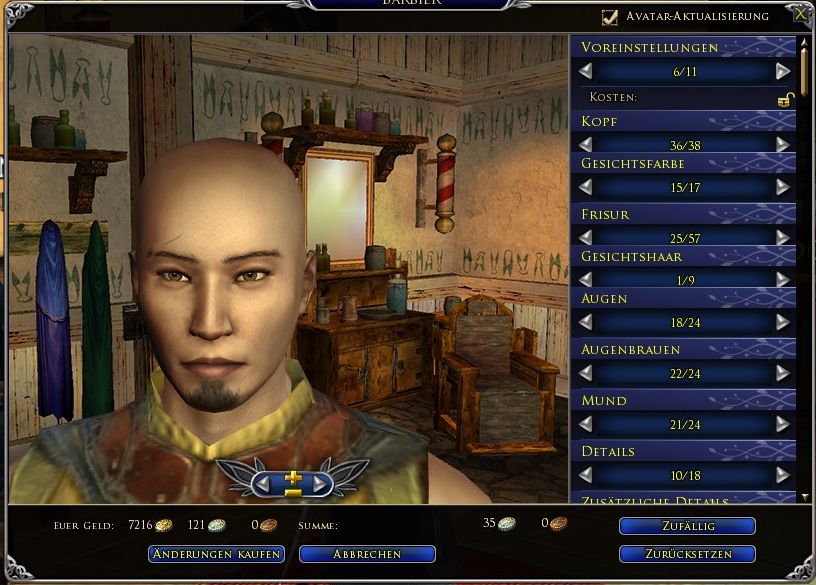Rotate avatar with left arrow under portrait

(x=265, y=483)
